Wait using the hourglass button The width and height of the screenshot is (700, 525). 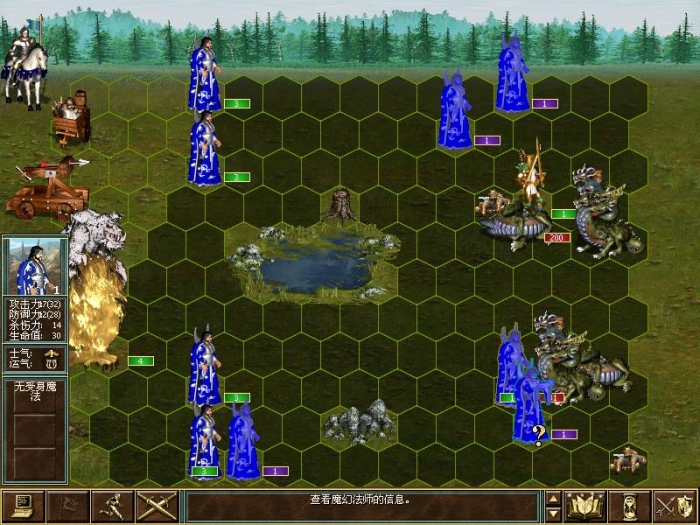630,506
